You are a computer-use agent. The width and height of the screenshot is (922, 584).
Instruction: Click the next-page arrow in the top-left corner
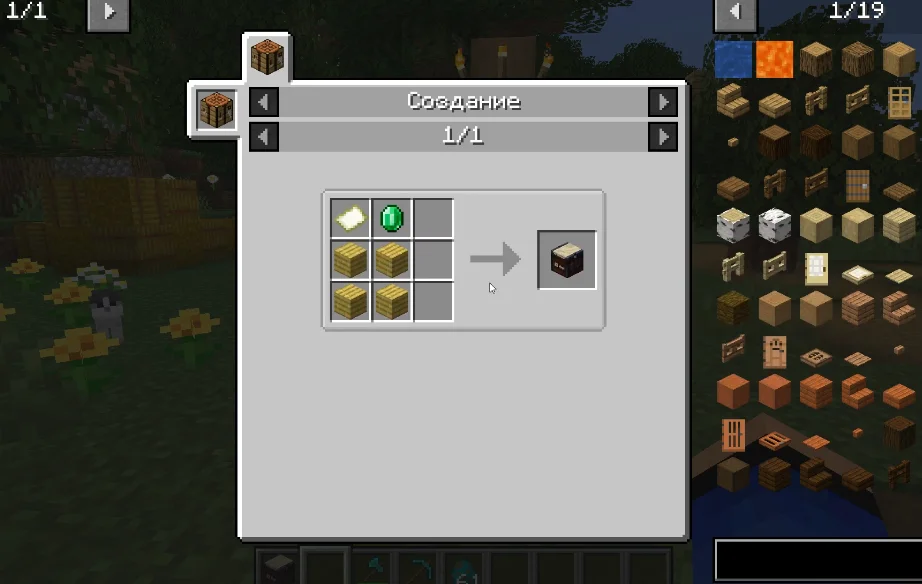(108, 13)
